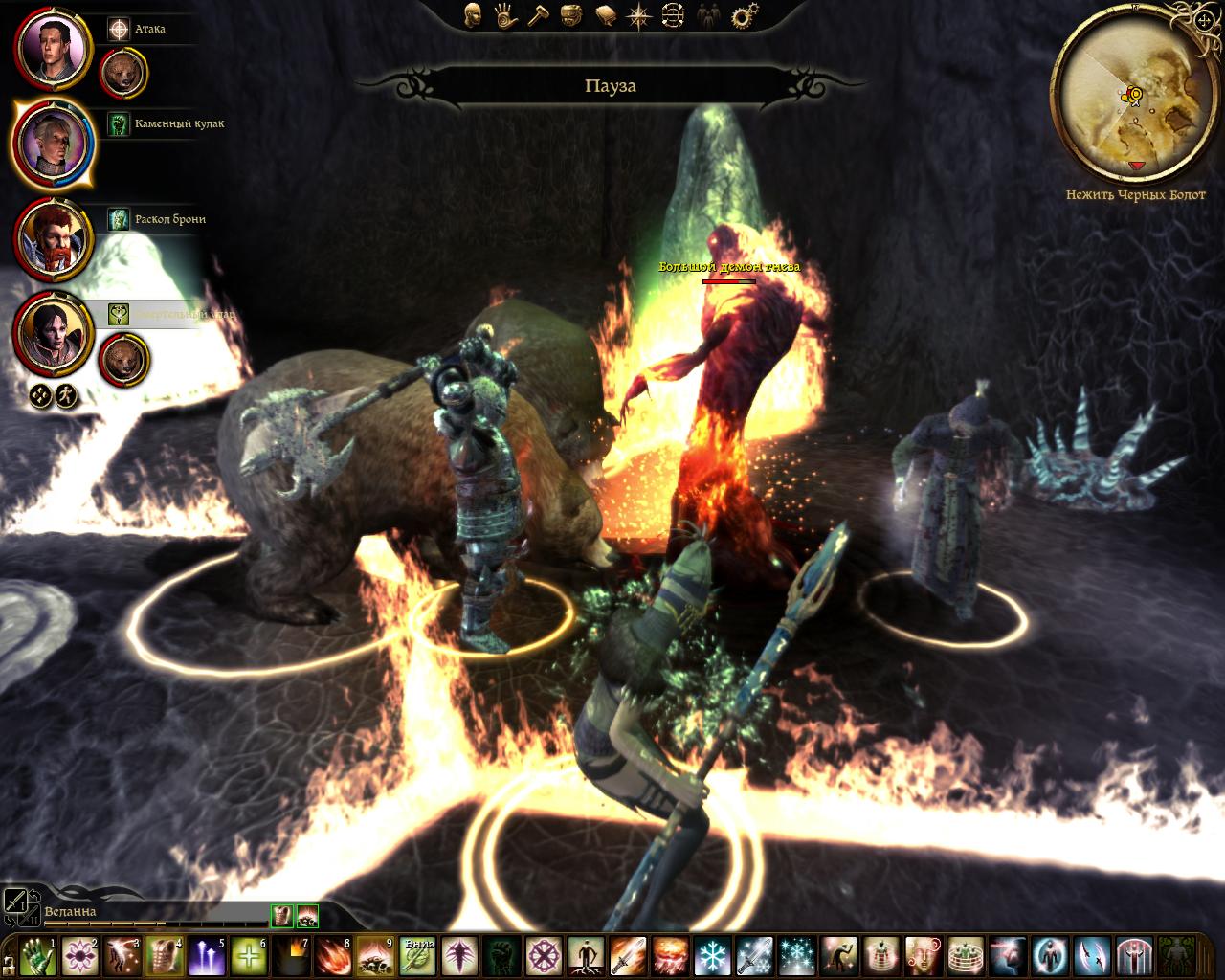
Task: Cast the healing cross spell in quickbar slot 6
Action: click(249, 957)
